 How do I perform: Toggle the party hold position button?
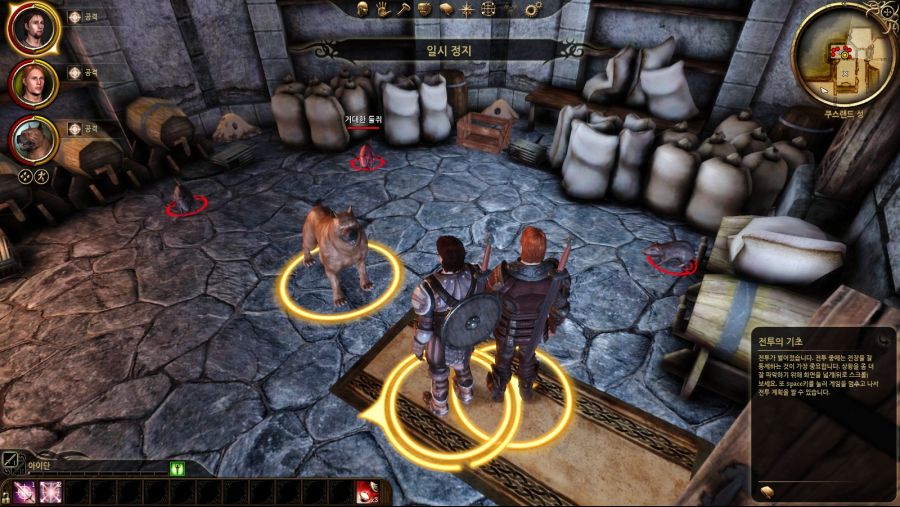click(42, 177)
